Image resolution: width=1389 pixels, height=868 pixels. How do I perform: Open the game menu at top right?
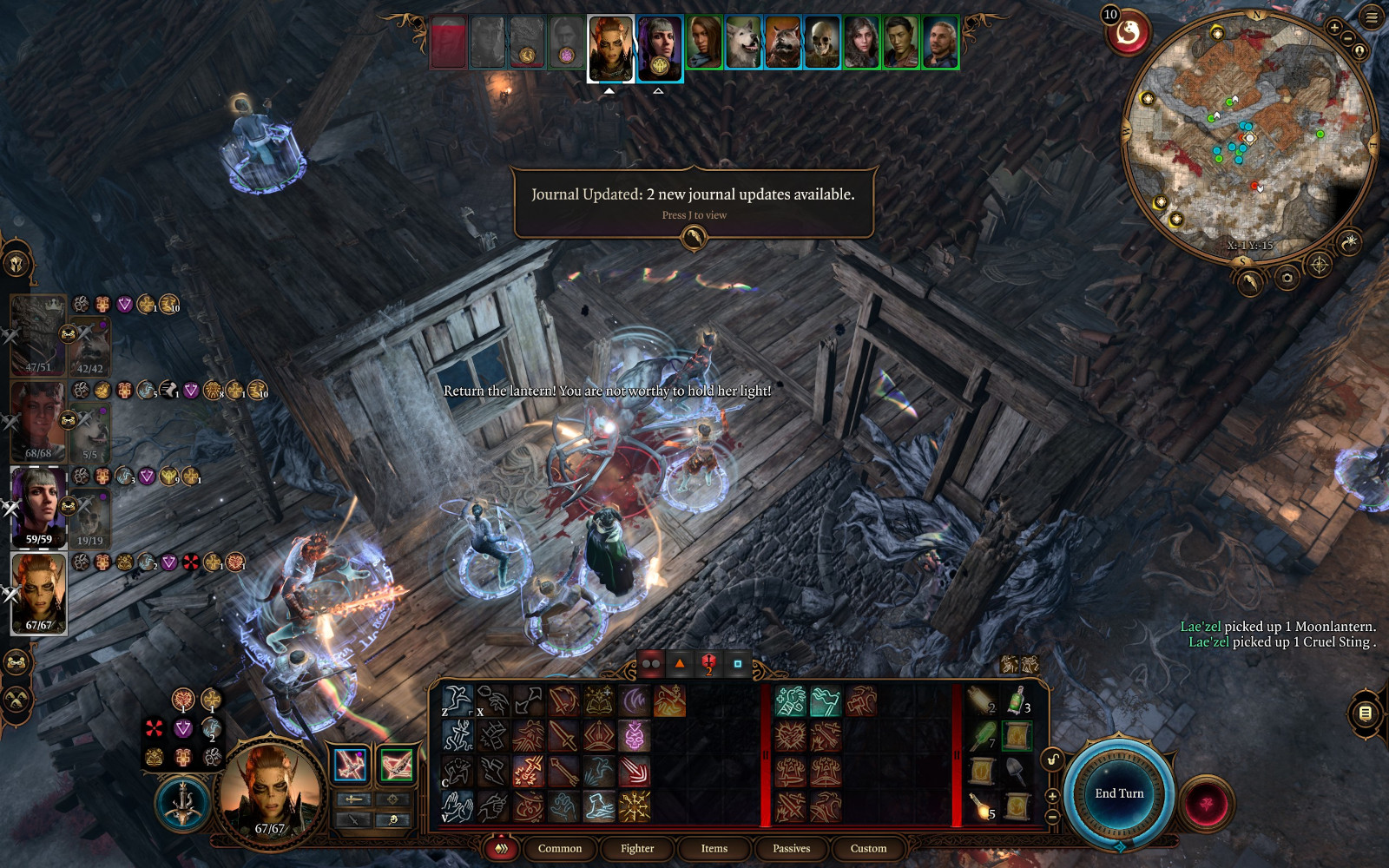(1372, 17)
